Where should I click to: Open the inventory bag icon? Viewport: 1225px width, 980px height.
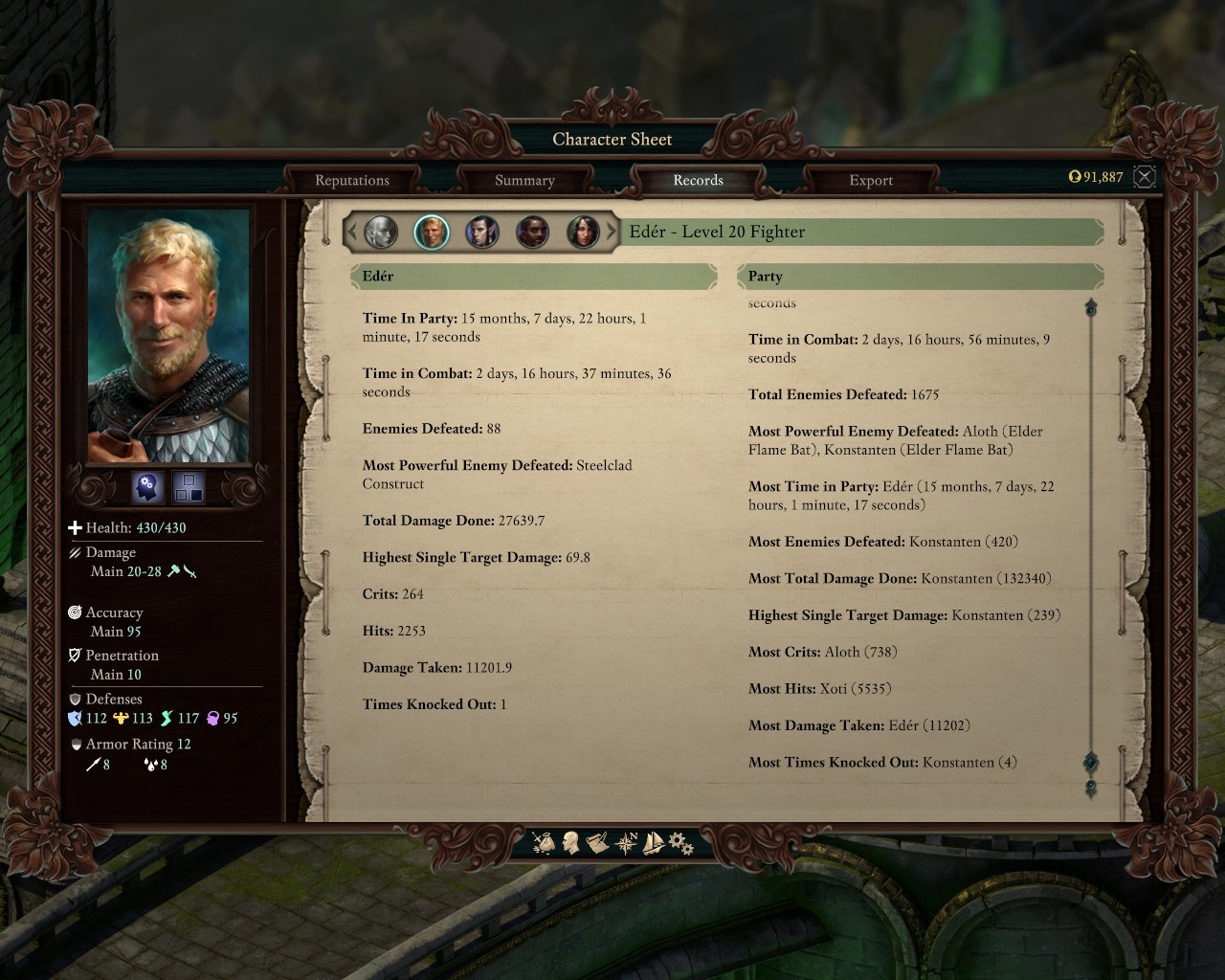pos(545,843)
